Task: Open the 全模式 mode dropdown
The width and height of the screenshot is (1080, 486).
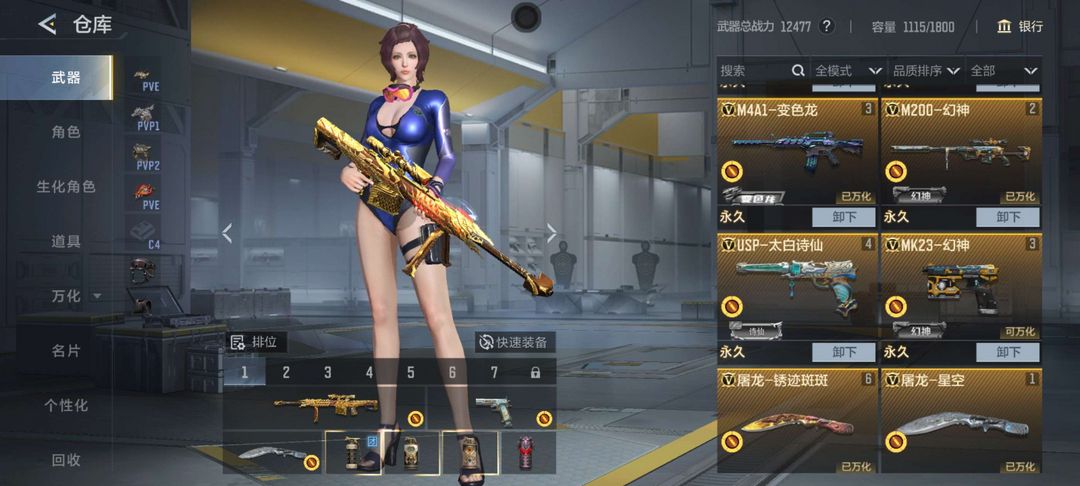Action: 847,71
